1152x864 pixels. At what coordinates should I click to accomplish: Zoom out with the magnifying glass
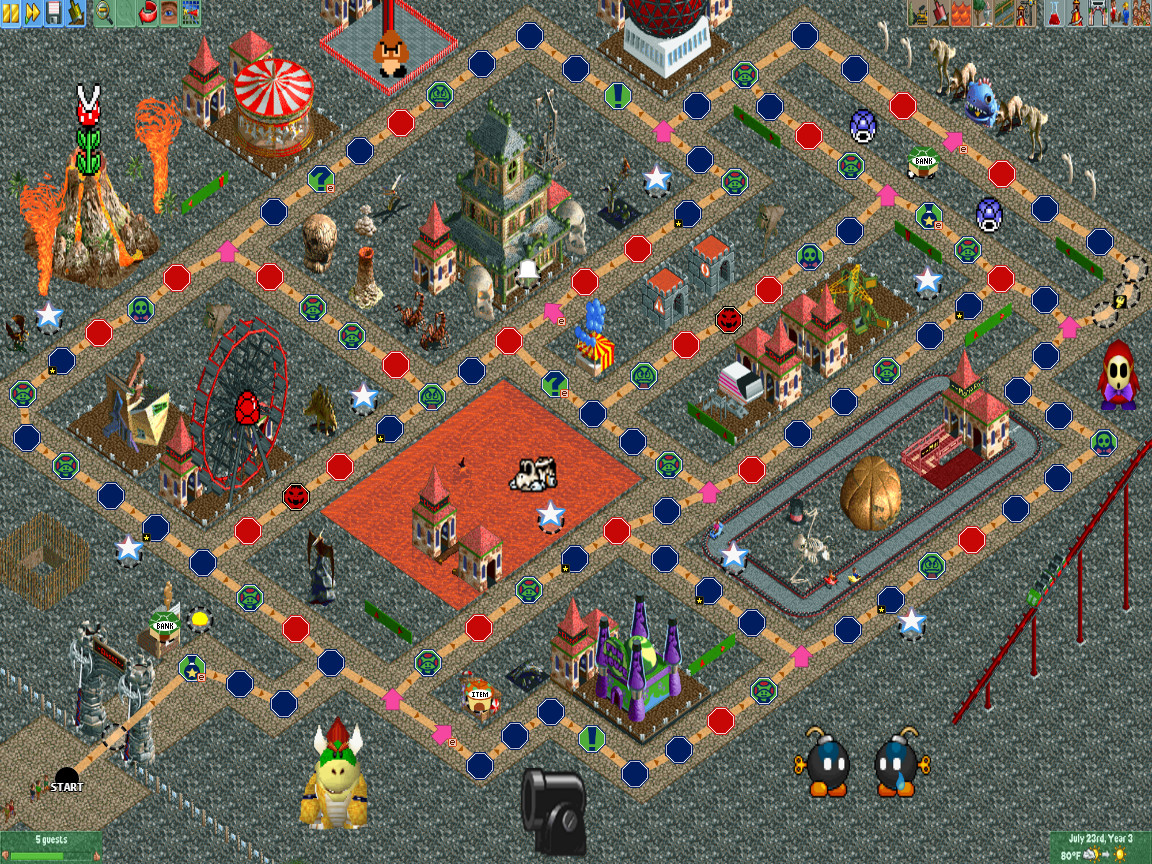click(104, 13)
